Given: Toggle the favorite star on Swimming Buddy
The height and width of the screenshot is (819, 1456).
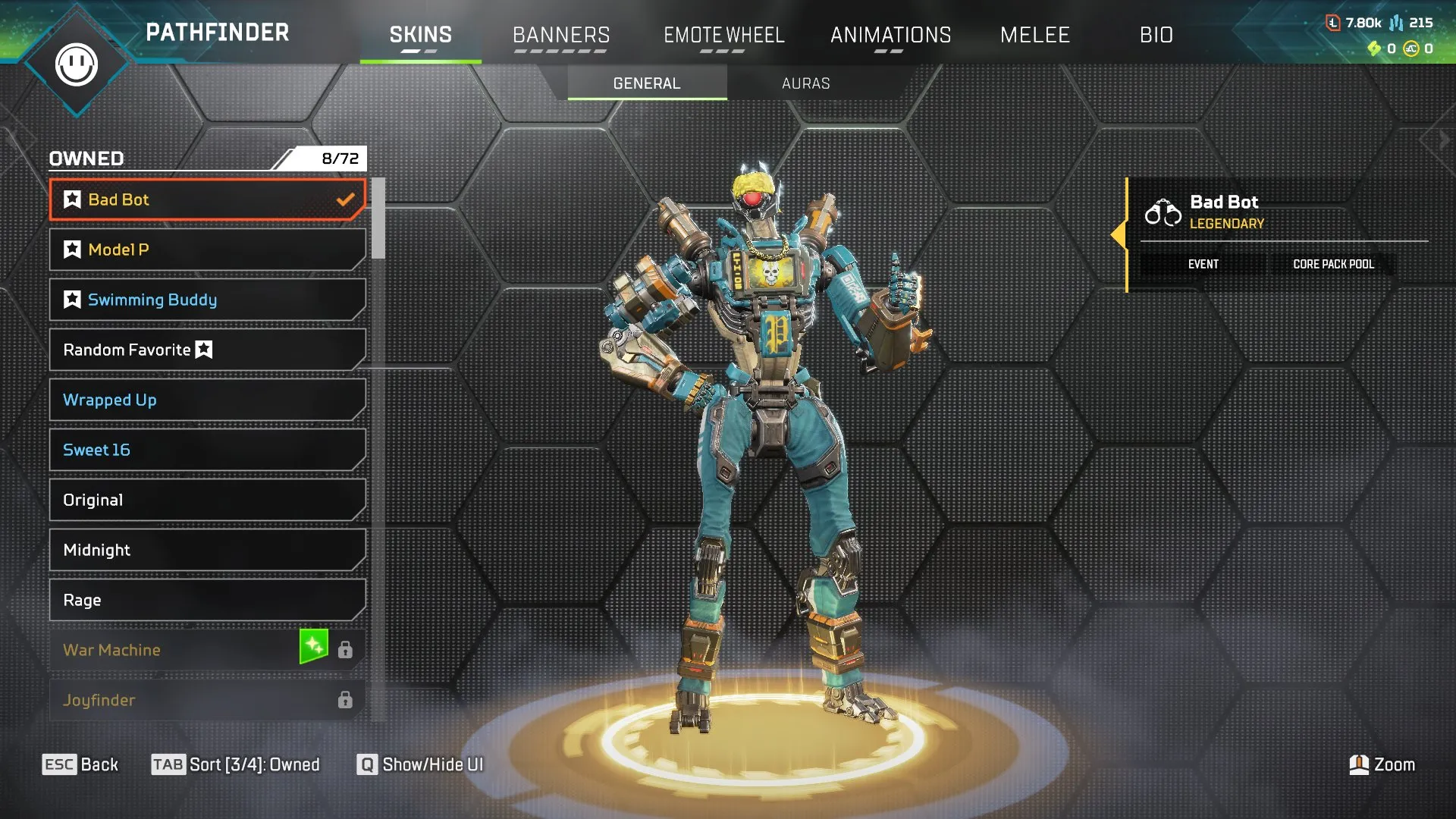Looking at the screenshot, I should 72,299.
